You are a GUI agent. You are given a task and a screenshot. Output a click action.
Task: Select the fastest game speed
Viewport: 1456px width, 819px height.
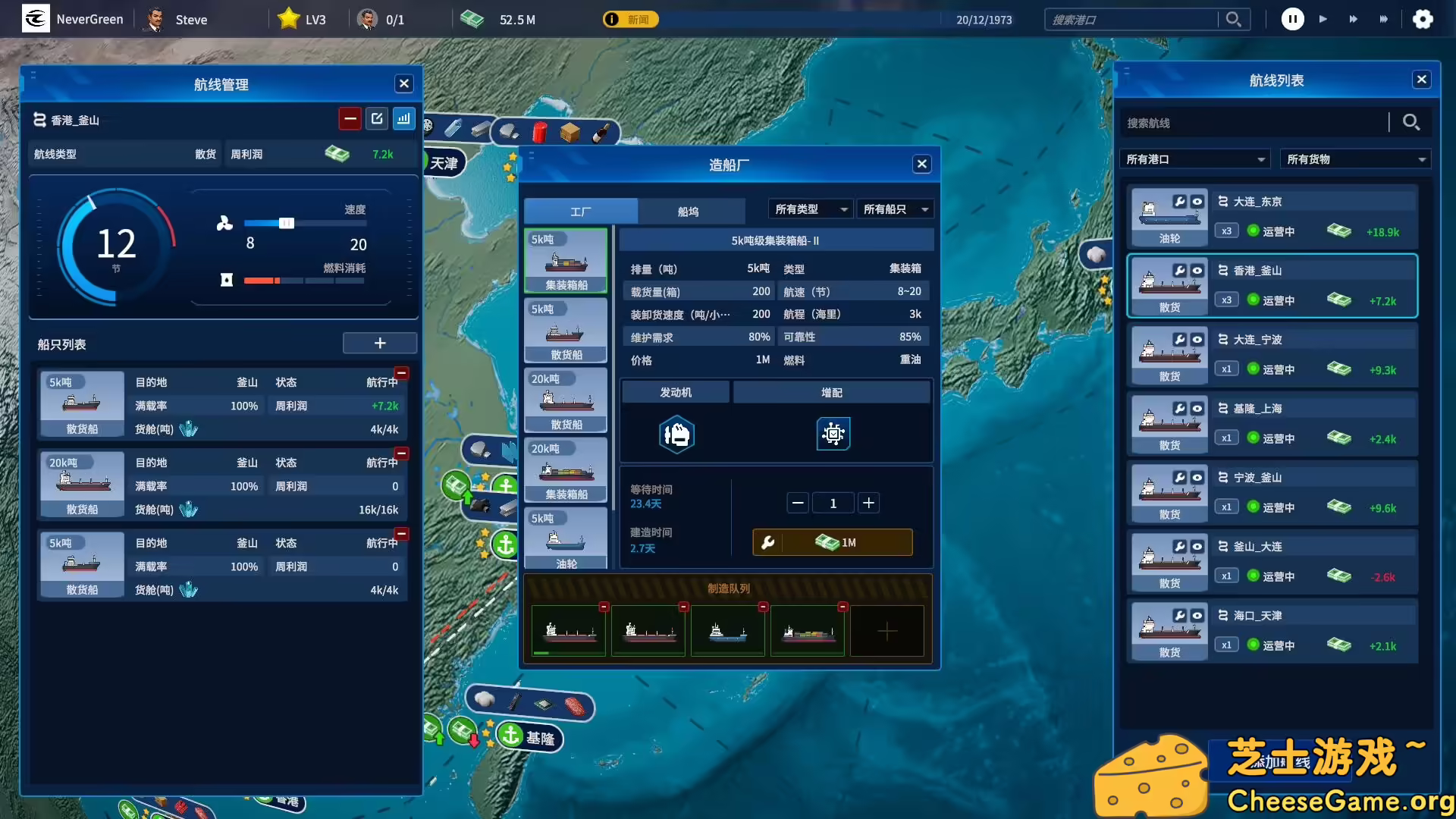[x=1384, y=19]
